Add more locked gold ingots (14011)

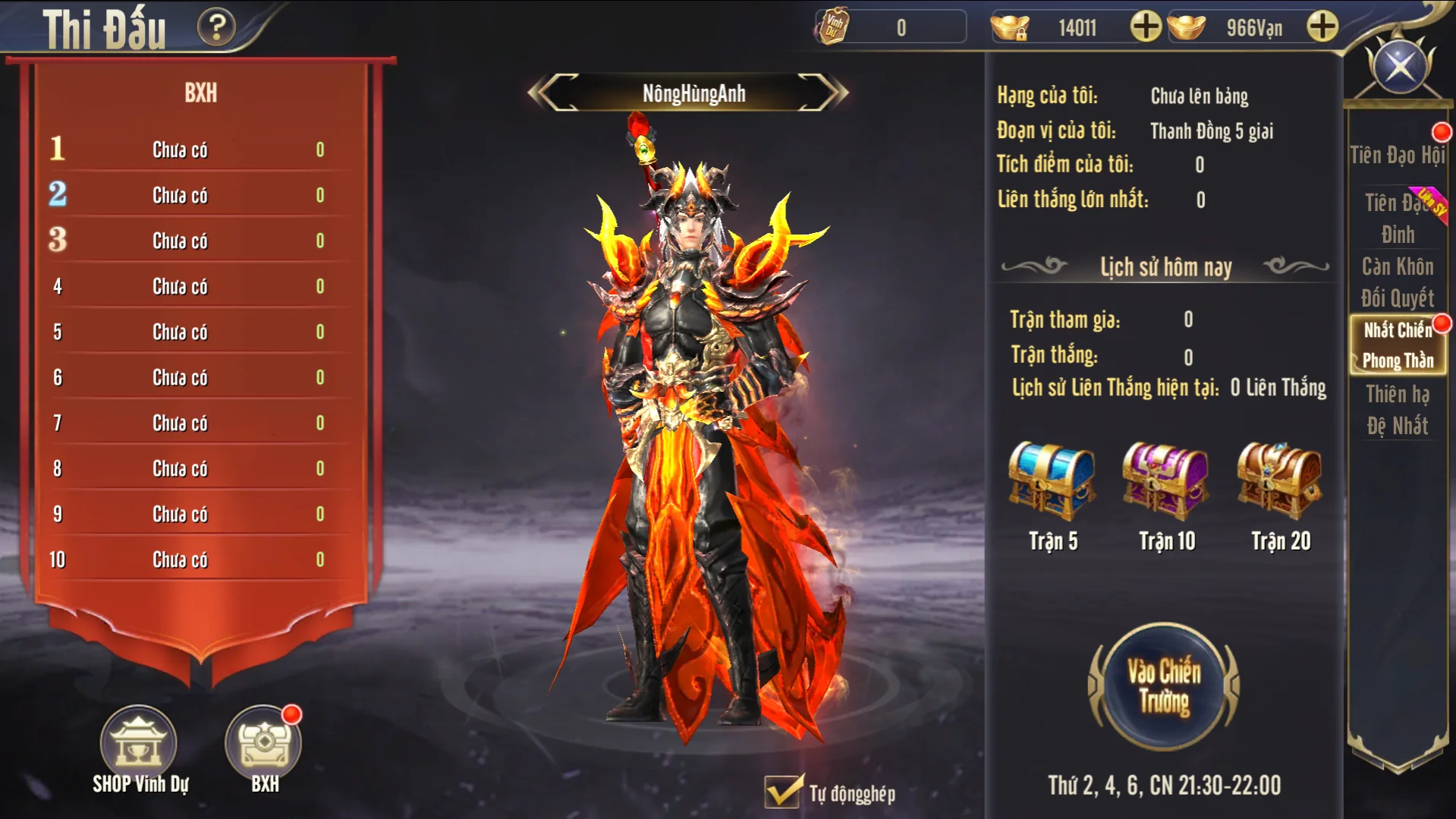(x=1145, y=28)
